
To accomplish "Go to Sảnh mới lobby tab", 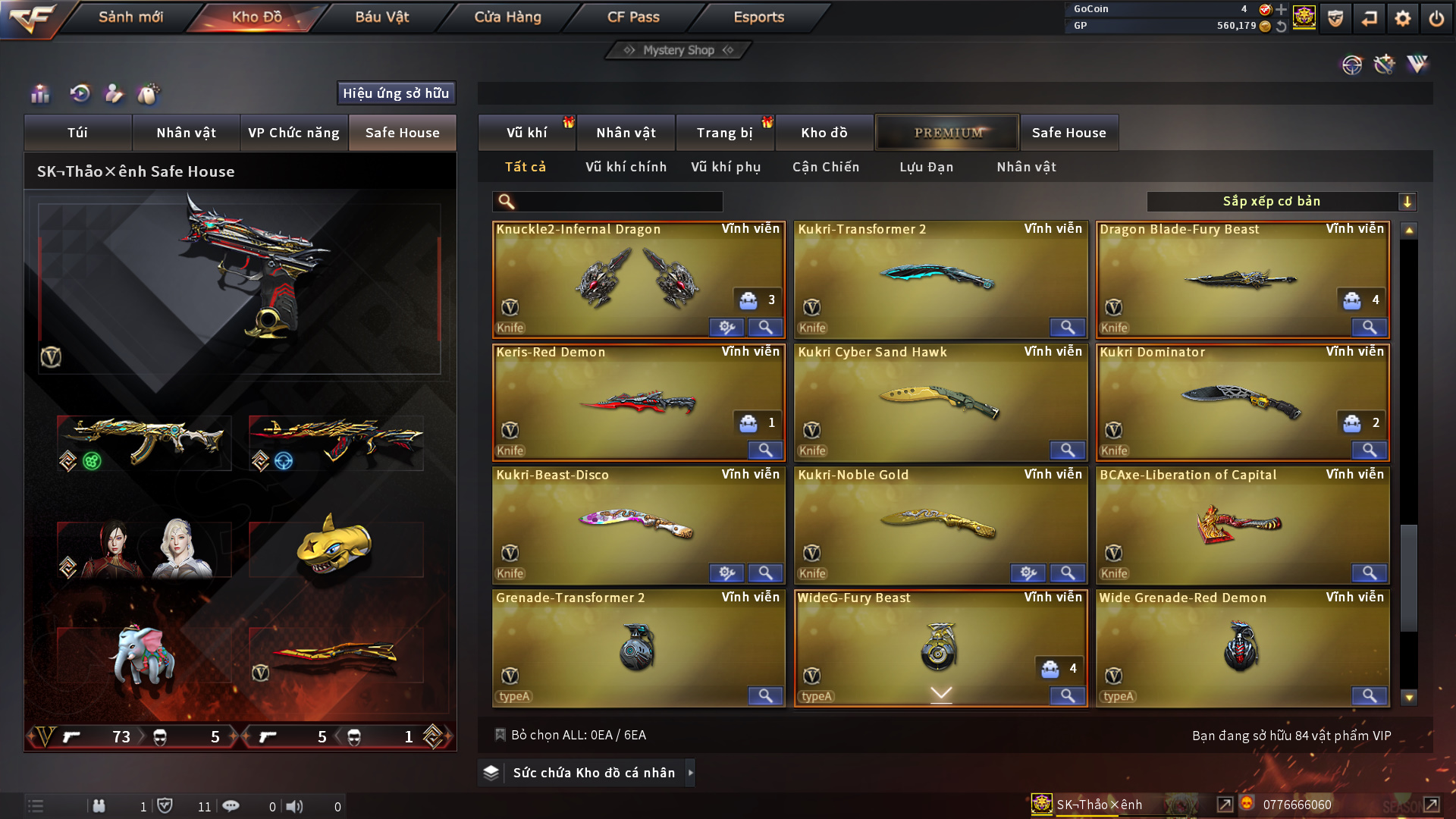I will click(x=130, y=17).
